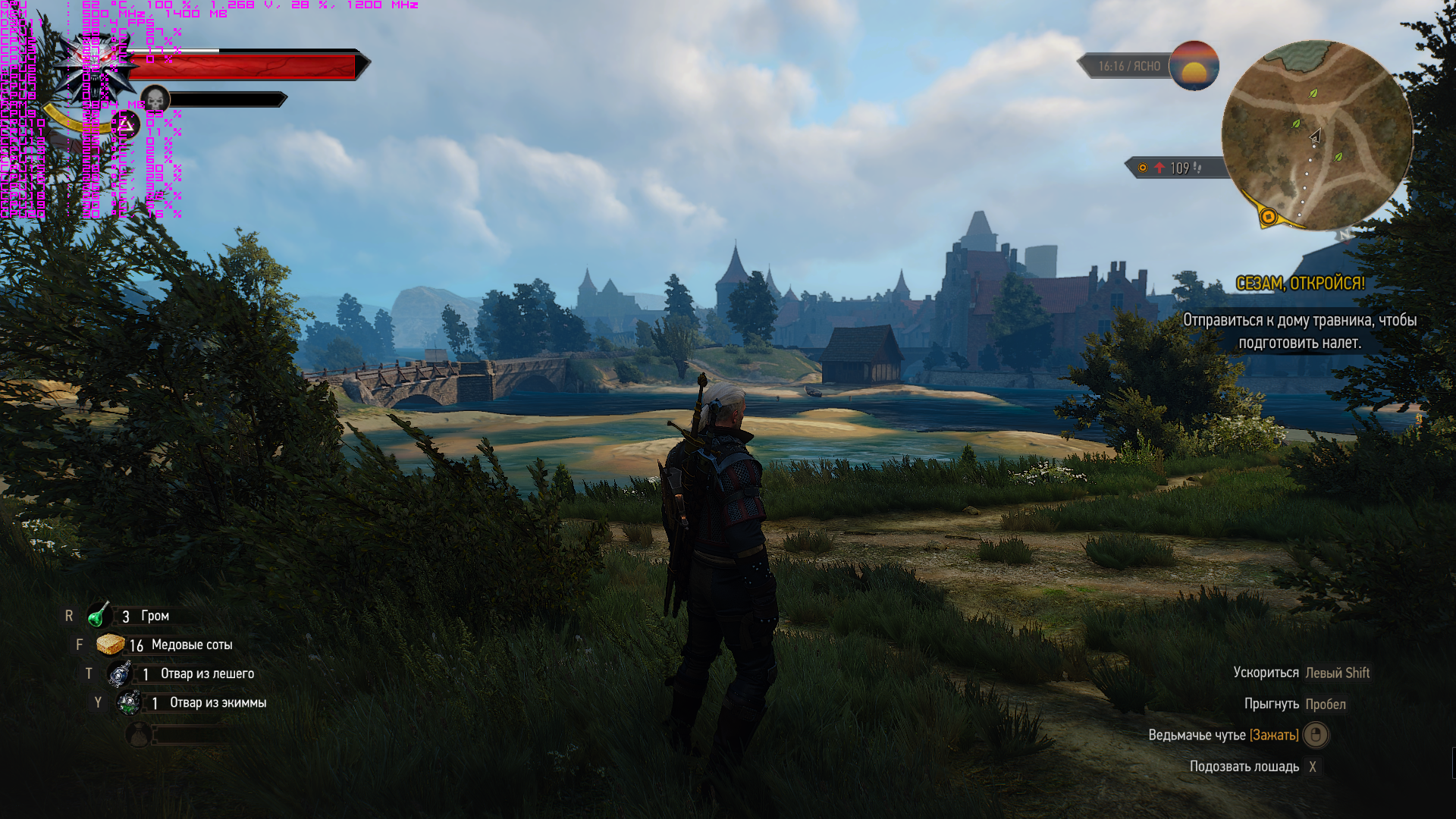Screen dimensions: 1456x819
Task: Open the circular minimap
Action: [1316, 135]
